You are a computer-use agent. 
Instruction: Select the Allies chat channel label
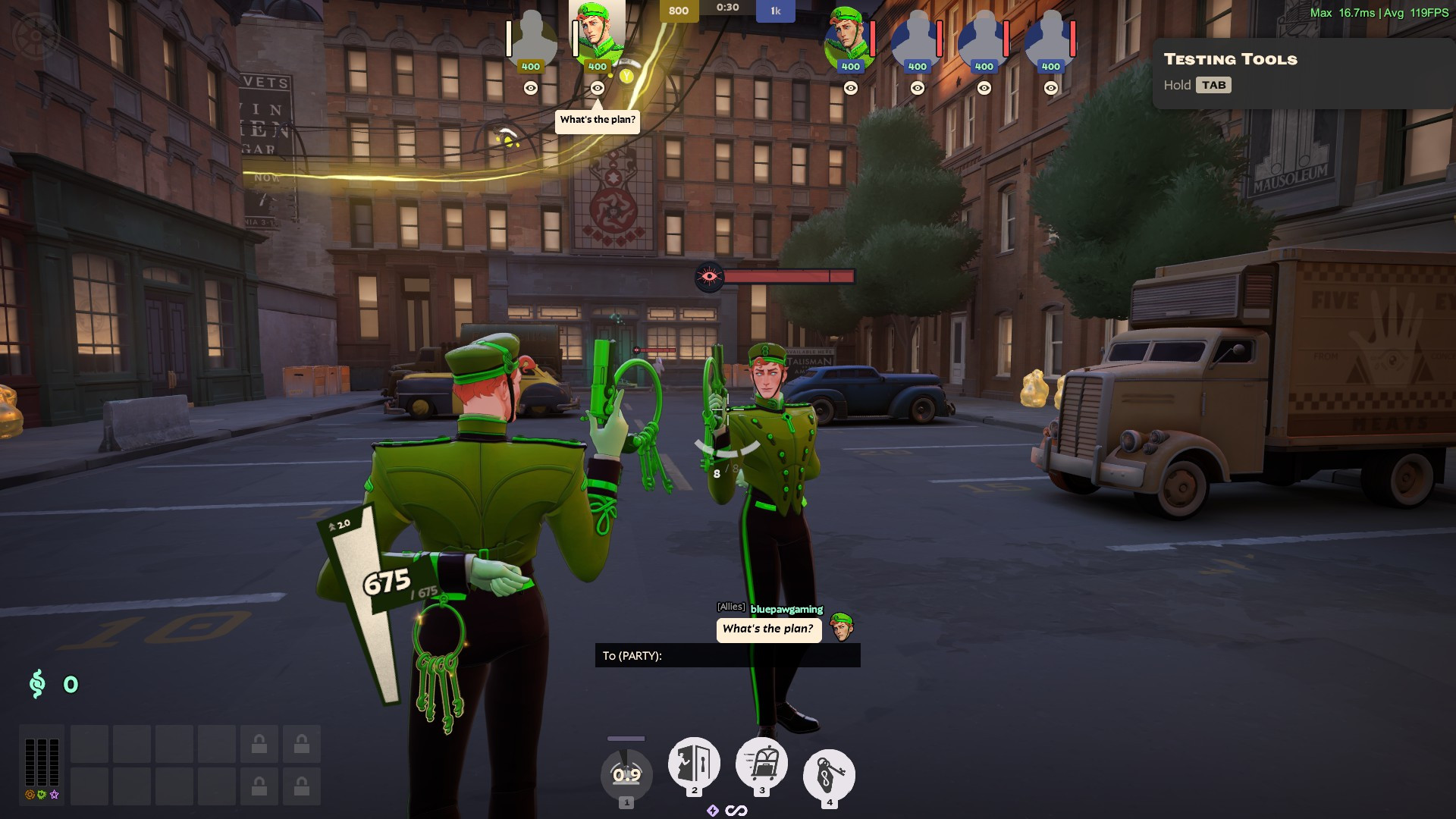click(x=730, y=607)
